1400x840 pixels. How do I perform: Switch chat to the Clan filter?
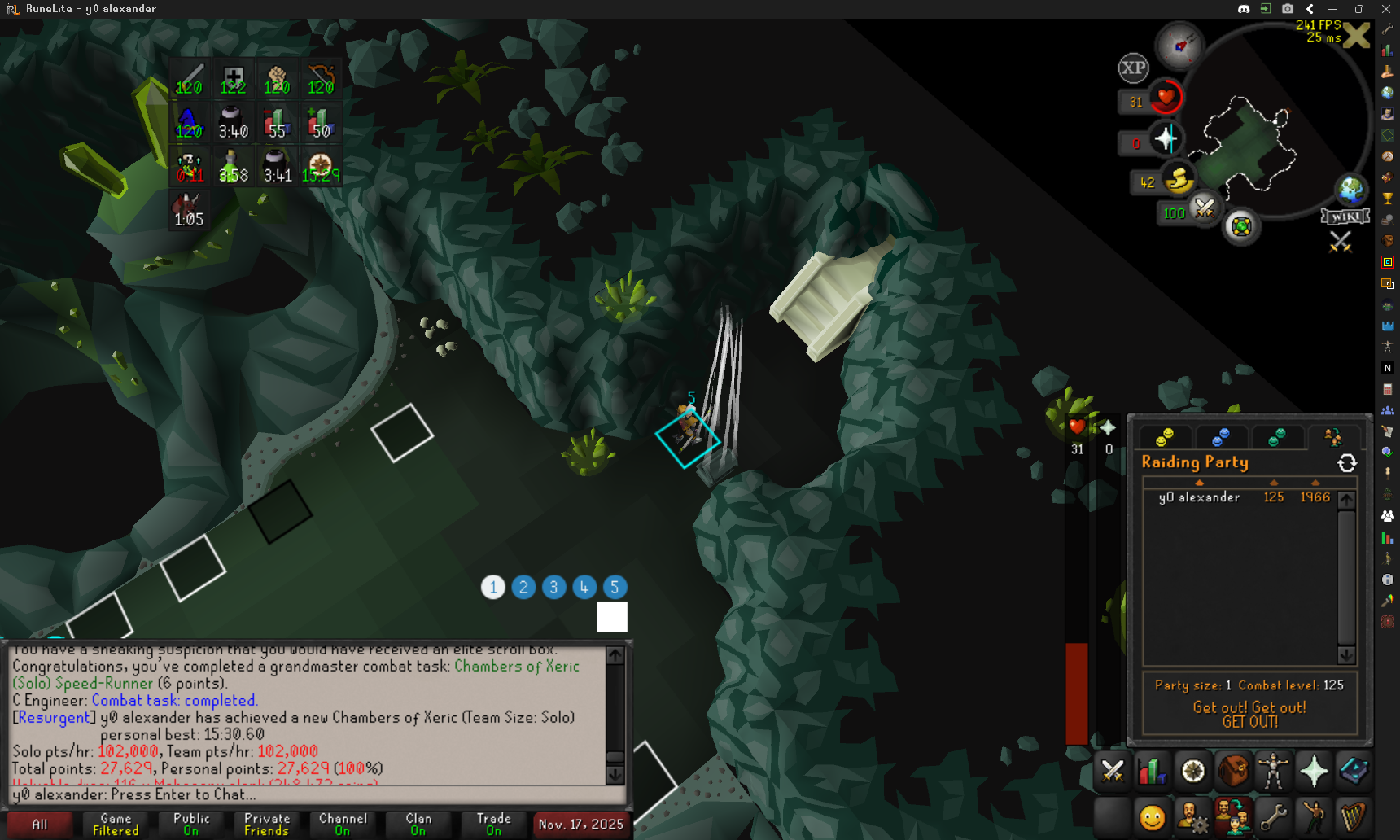[418, 825]
